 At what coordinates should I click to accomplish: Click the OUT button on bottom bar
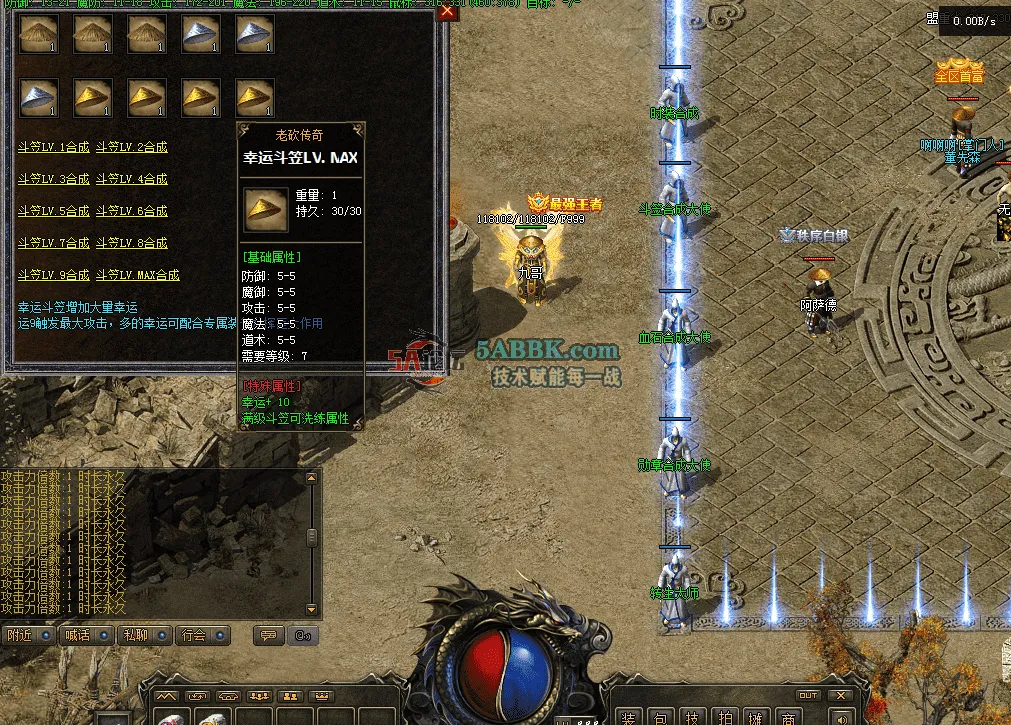[807, 695]
